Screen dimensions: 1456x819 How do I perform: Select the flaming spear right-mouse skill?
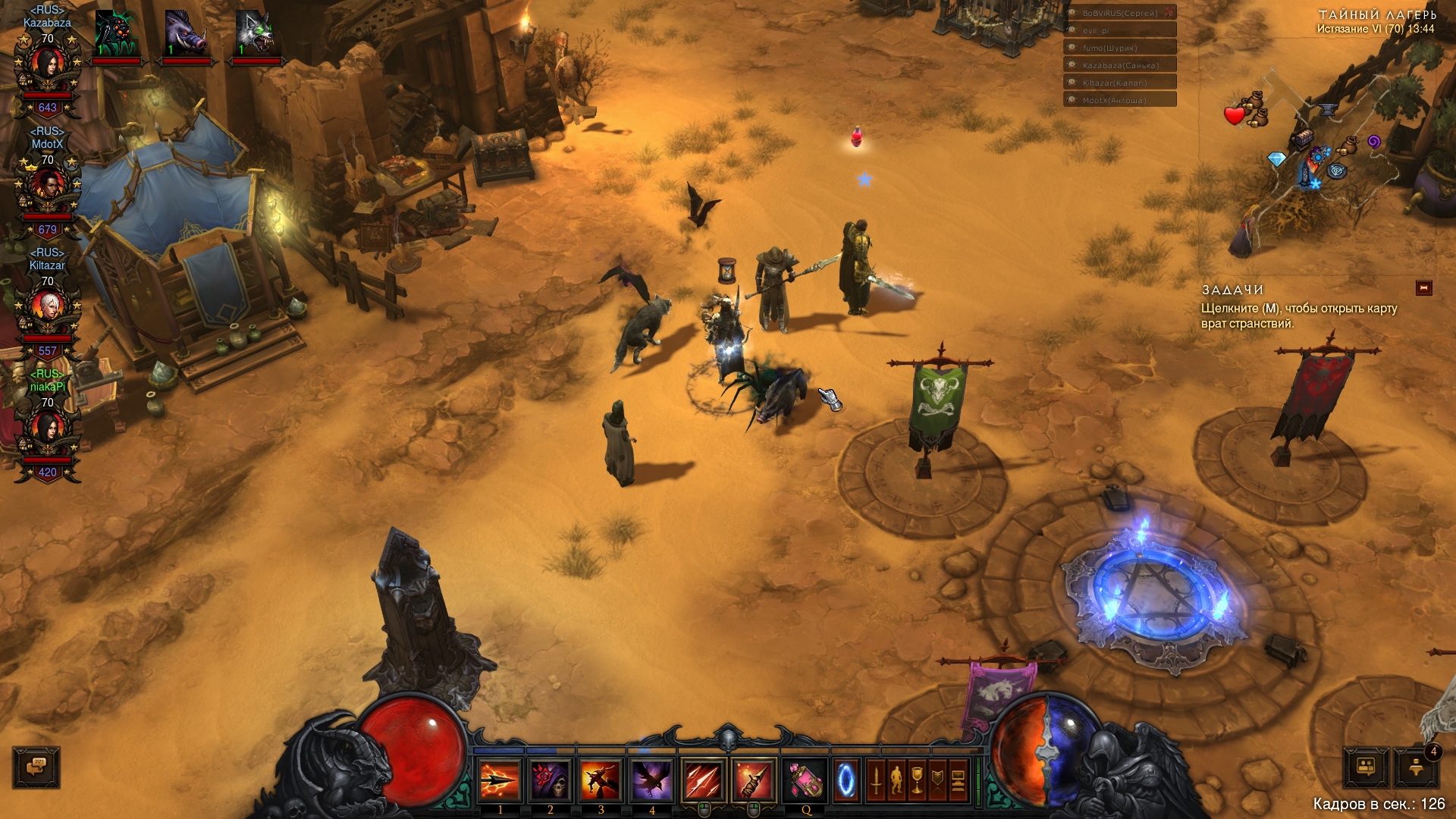coord(753,780)
